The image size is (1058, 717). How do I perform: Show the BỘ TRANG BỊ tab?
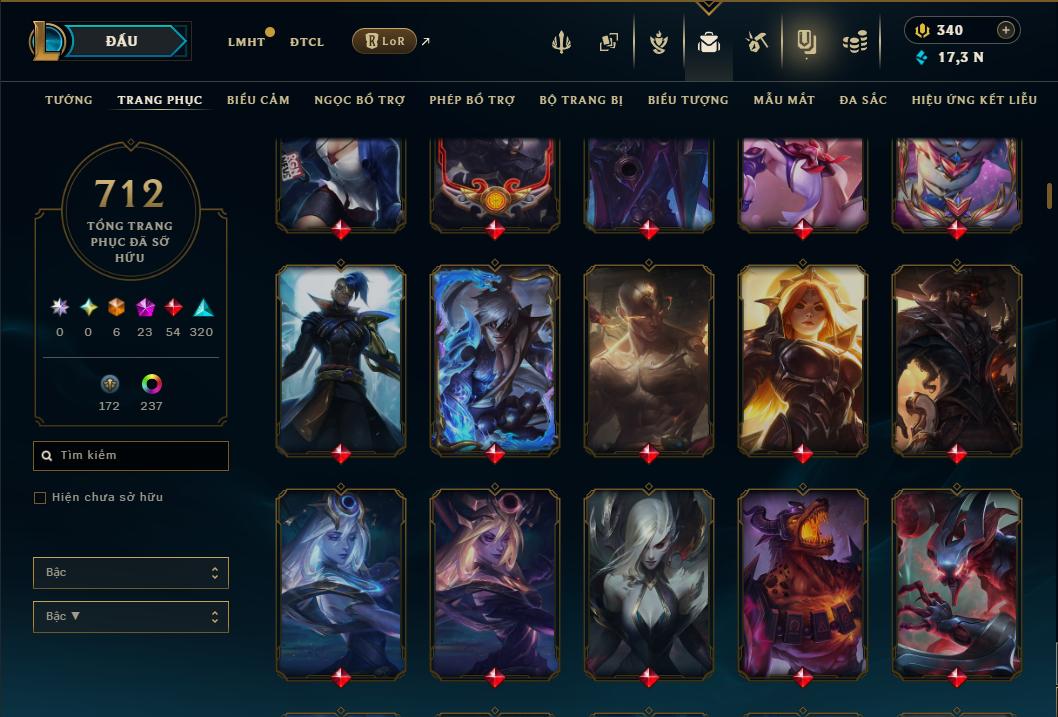pyautogui.click(x=581, y=100)
